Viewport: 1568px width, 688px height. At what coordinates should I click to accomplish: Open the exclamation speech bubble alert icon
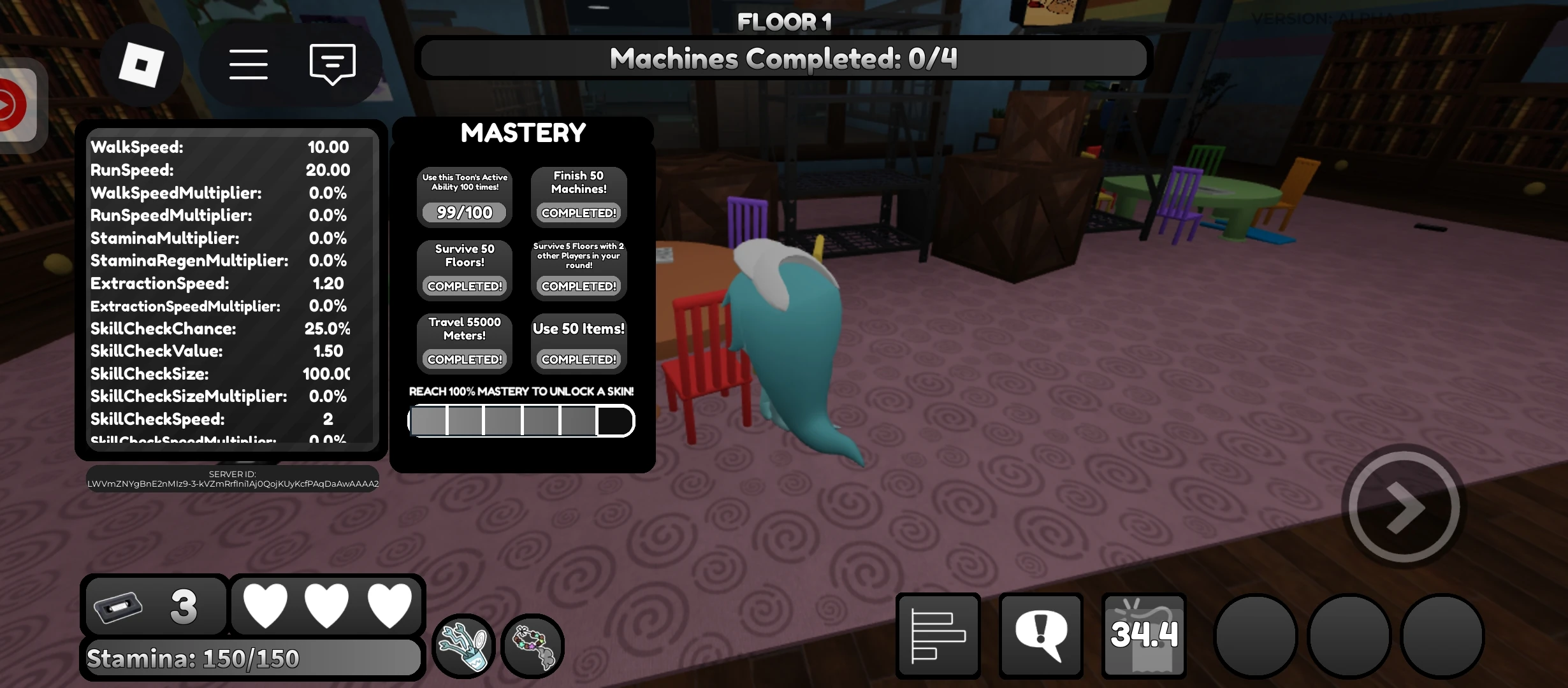[1041, 634]
